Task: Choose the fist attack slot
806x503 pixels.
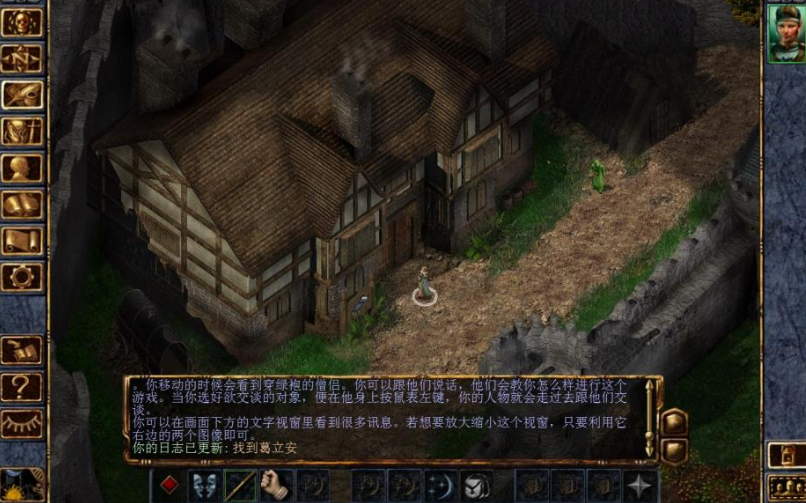Action: point(275,486)
